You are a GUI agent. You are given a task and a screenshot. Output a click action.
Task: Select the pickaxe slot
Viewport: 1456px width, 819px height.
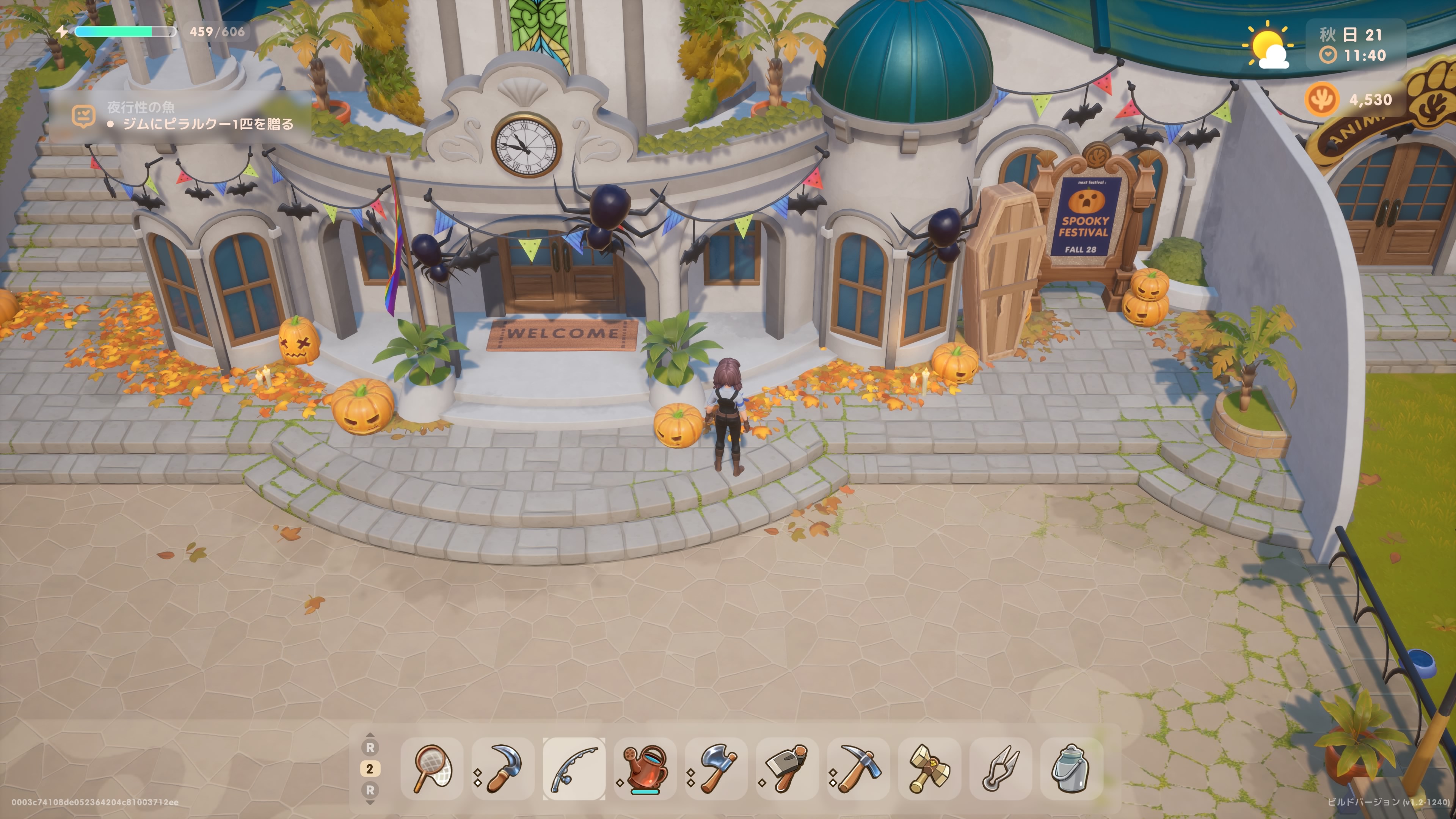coord(858,768)
